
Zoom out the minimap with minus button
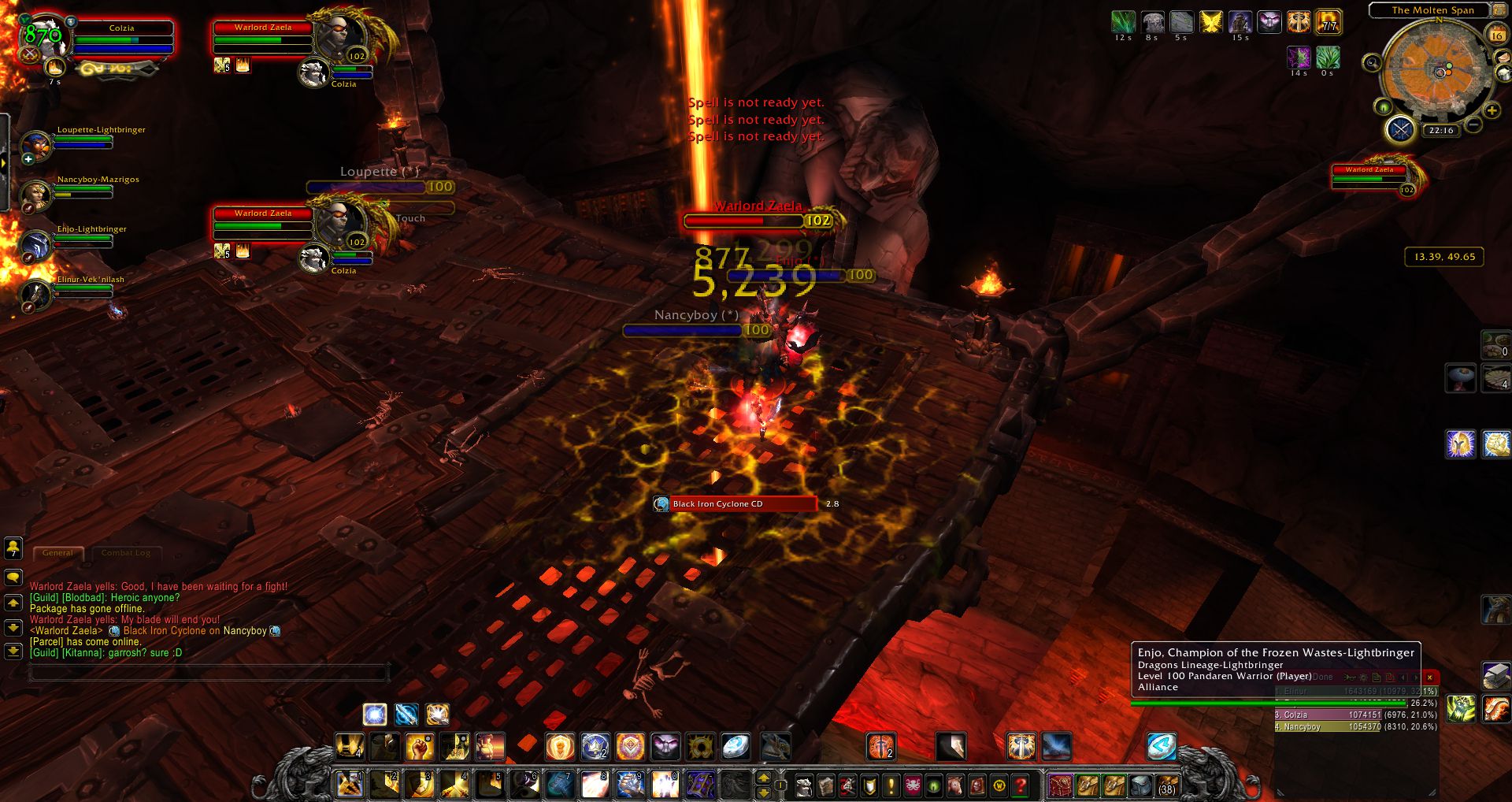pos(1473,124)
